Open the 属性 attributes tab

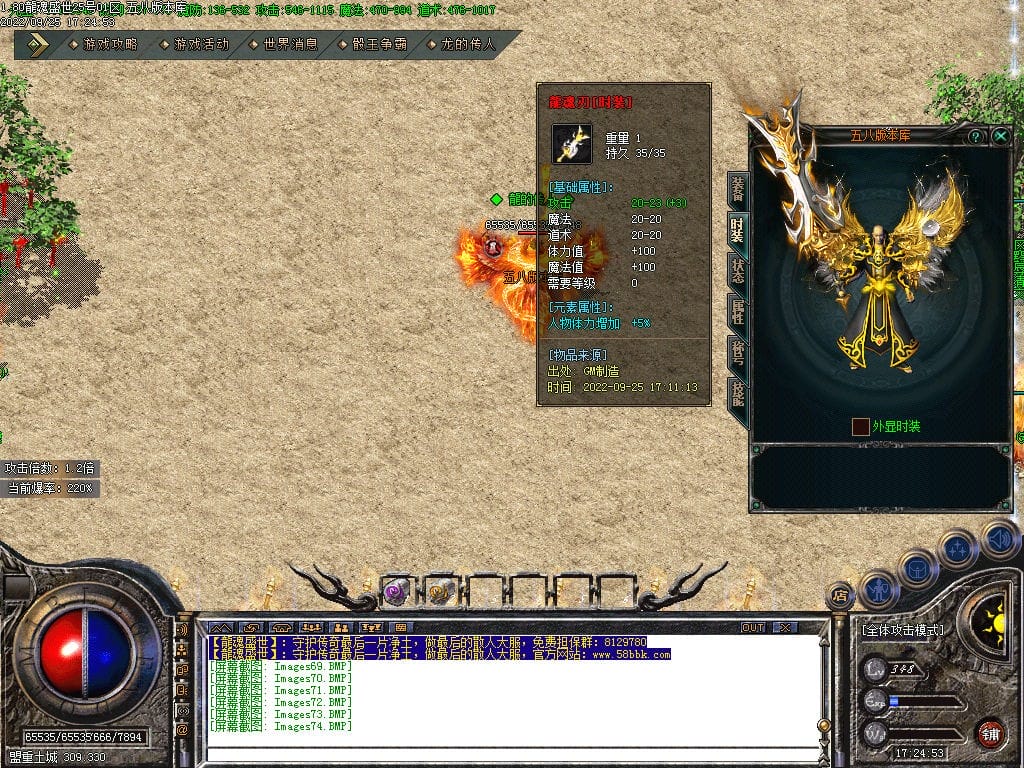[x=737, y=312]
